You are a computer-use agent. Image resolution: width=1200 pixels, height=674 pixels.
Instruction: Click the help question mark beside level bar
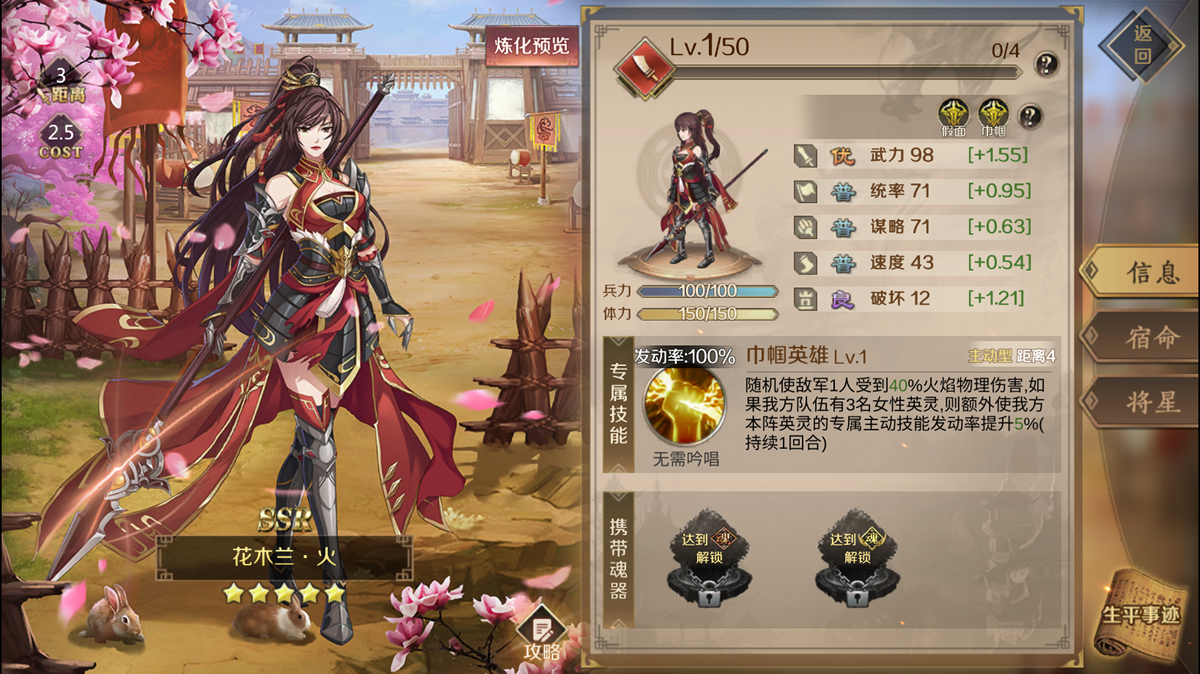(1046, 64)
